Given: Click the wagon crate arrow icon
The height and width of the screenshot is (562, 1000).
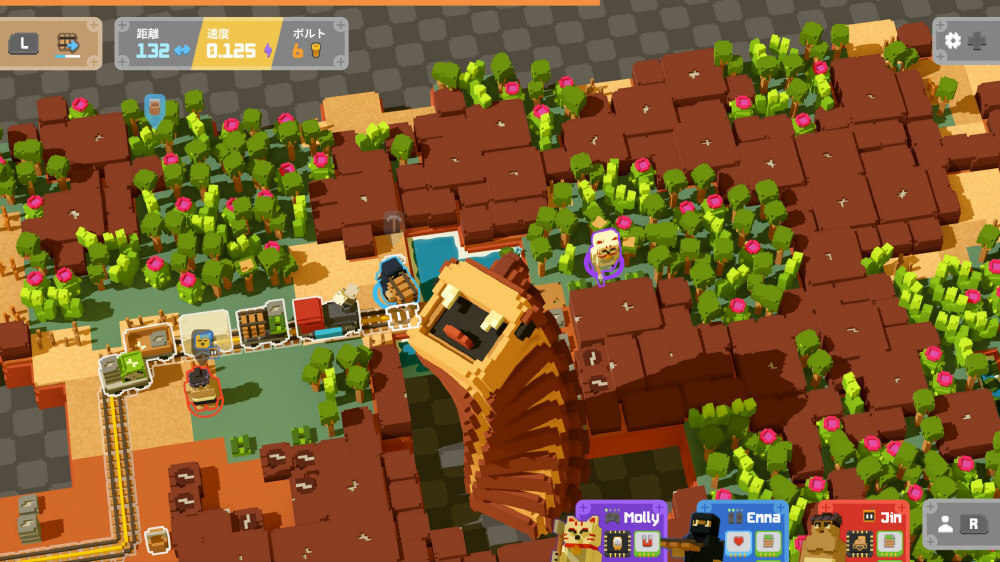Looking at the screenshot, I should coord(69,44).
